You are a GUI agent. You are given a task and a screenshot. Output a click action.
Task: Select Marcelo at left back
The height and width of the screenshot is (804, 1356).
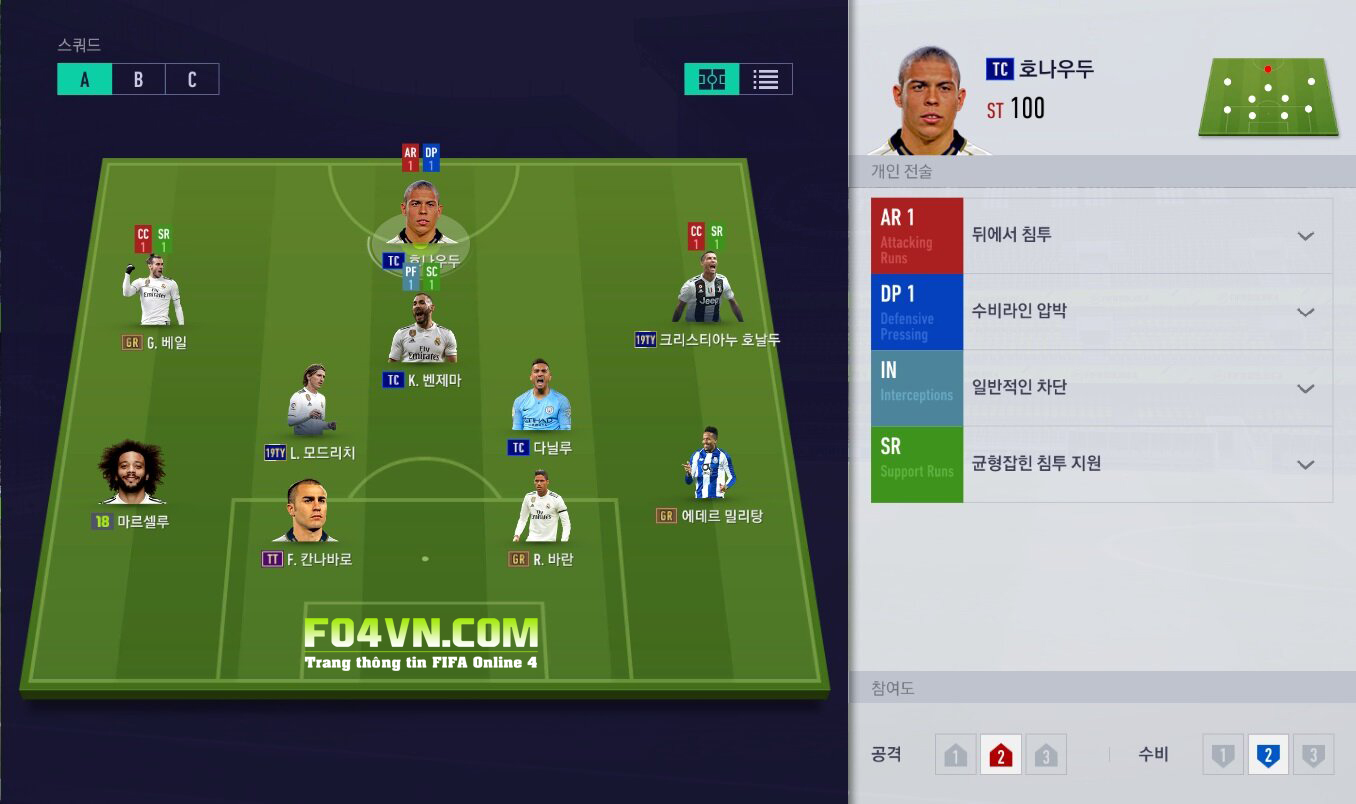[x=132, y=473]
